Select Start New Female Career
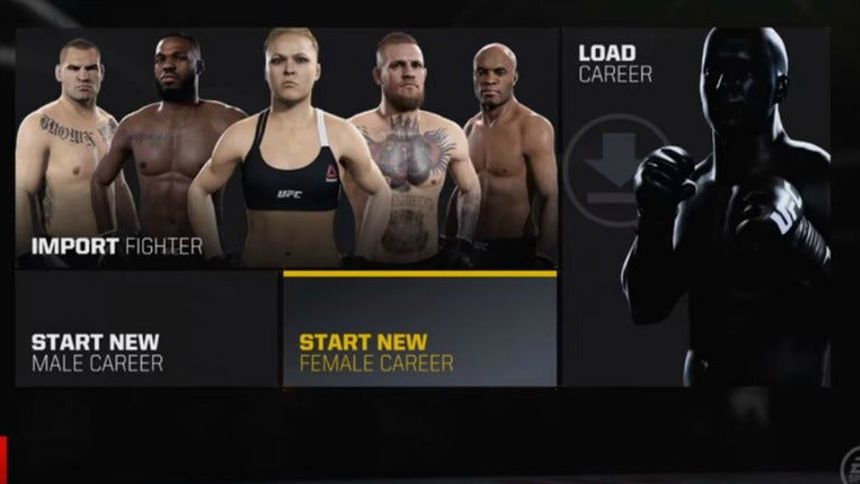 point(420,330)
